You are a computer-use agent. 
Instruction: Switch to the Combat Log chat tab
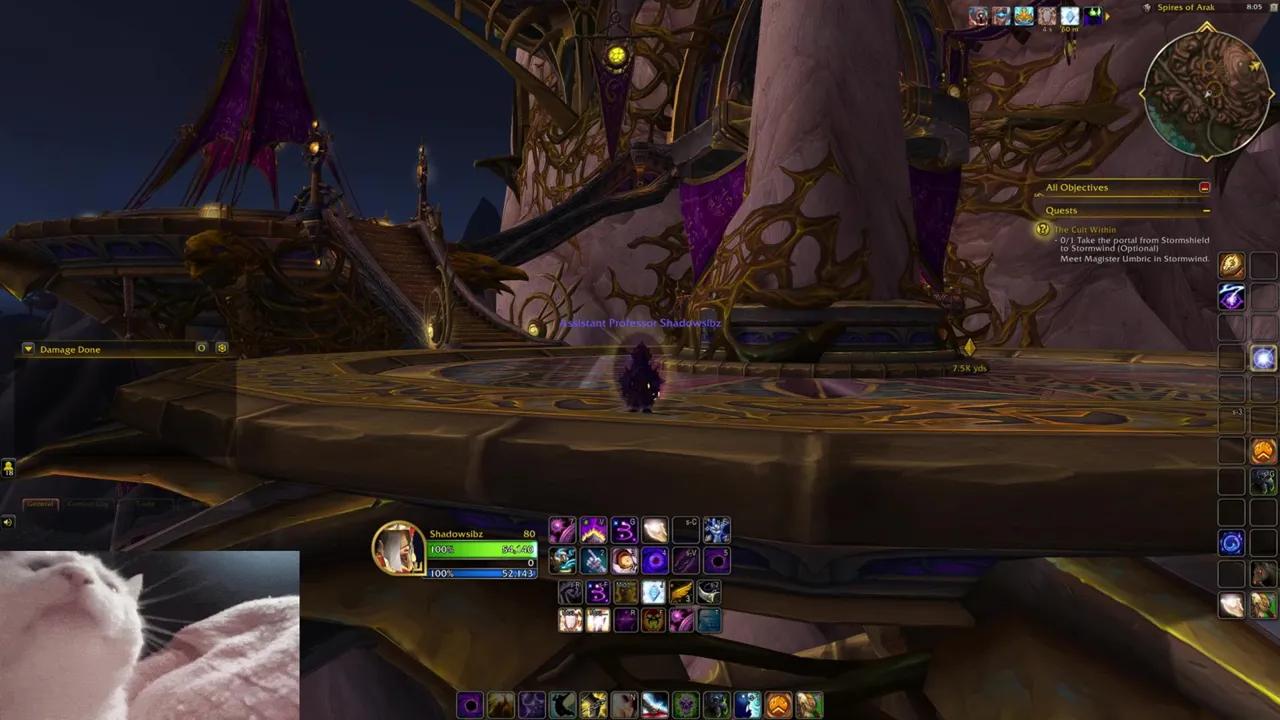[x=90, y=504]
